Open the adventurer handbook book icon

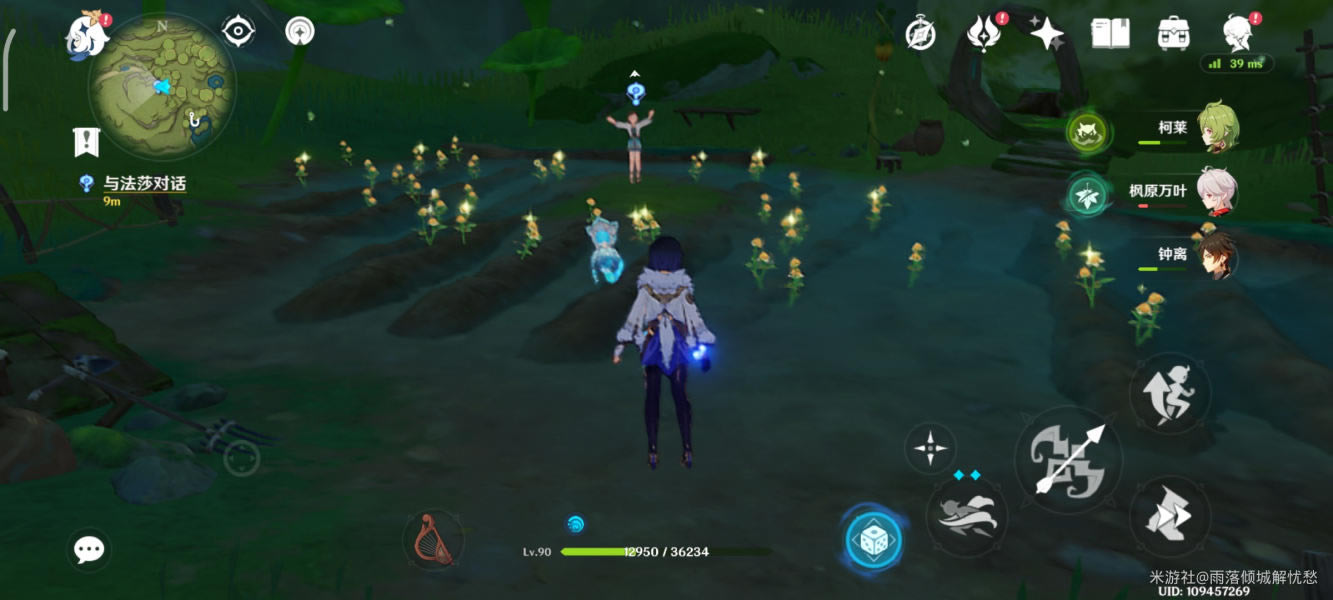pyautogui.click(x=1110, y=34)
